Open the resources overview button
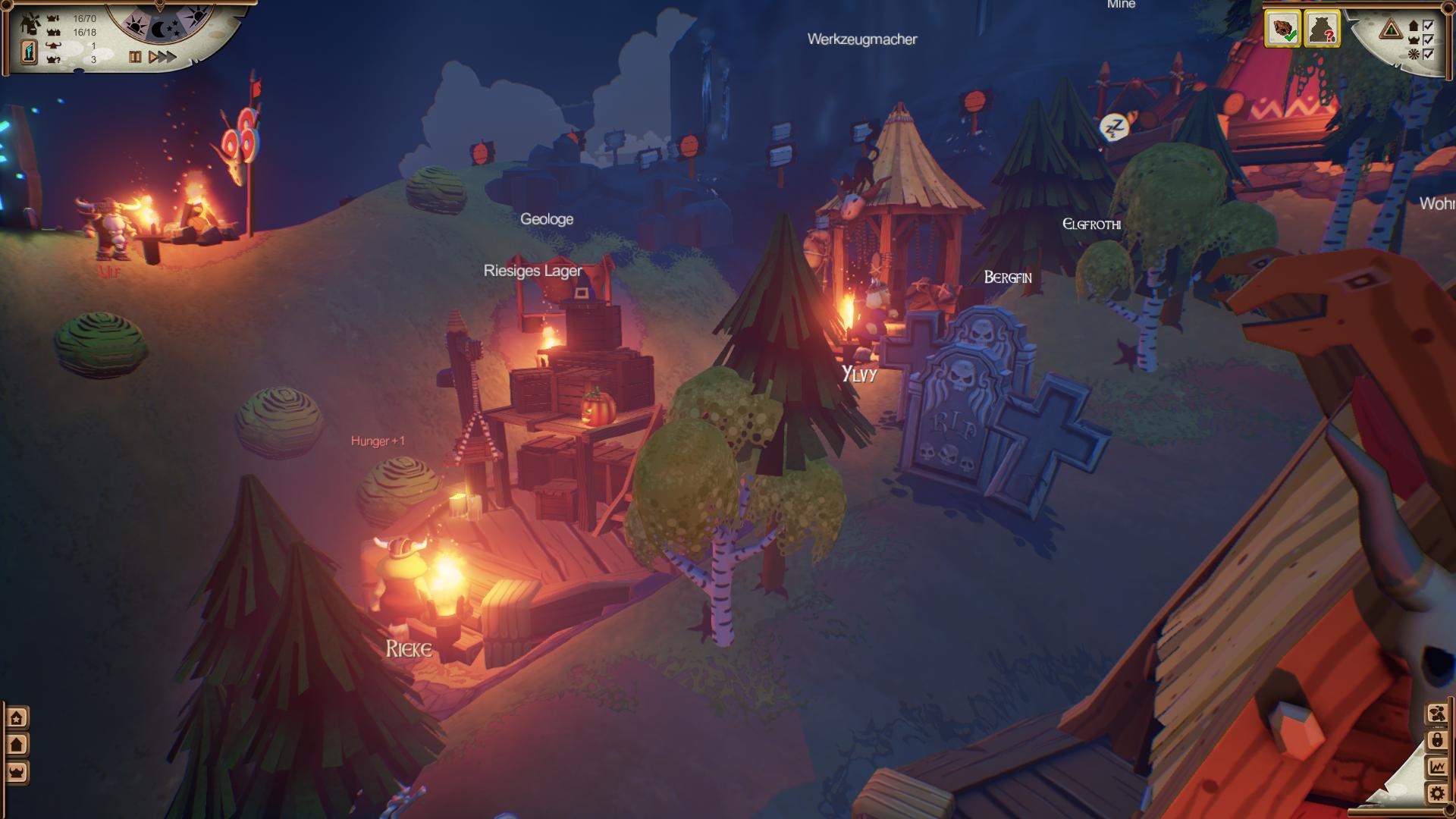The height and width of the screenshot is (819, 1456). click(x=1437, y=714)
